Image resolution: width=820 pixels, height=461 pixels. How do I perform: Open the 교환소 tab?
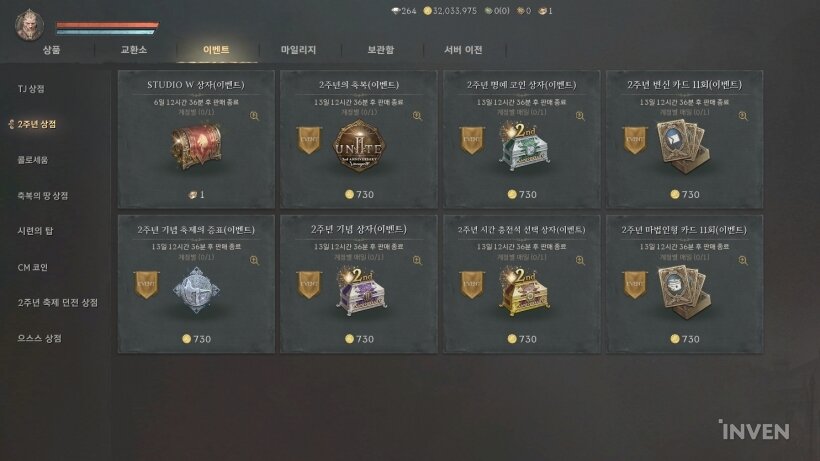[x=134, y=49]
